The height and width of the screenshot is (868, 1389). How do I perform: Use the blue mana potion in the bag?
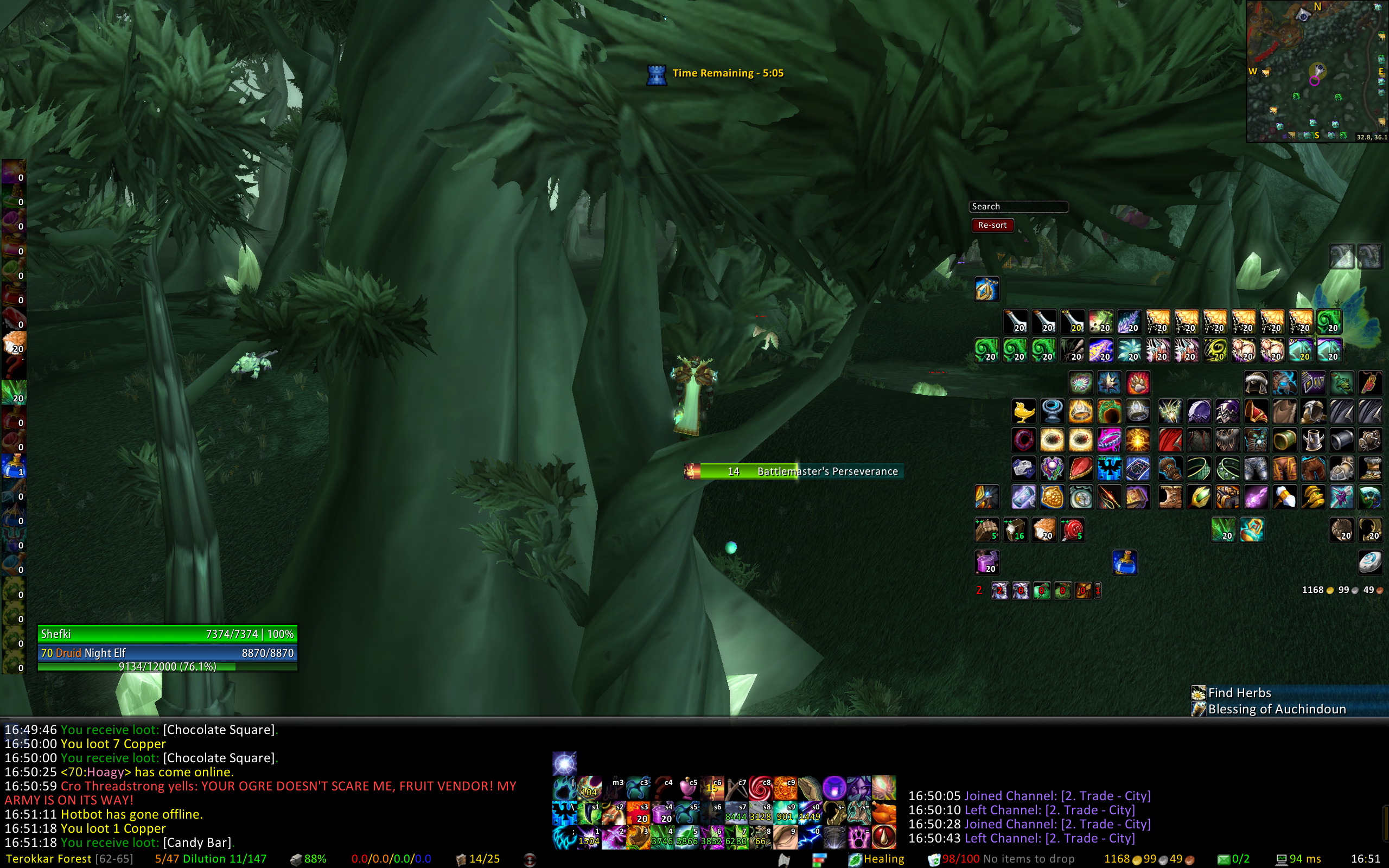point(1125,563)
